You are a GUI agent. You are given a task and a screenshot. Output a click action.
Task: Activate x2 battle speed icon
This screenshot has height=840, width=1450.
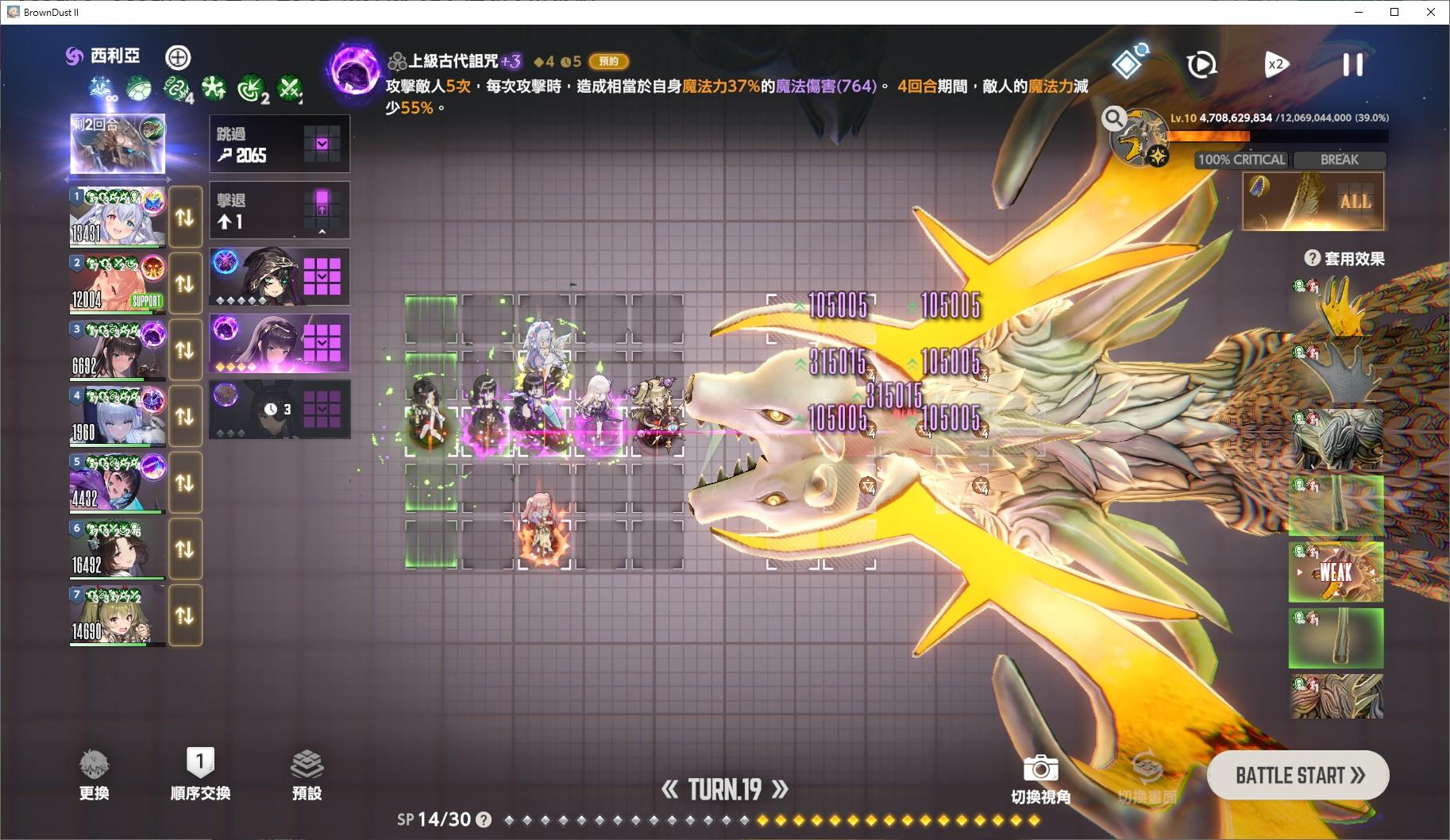point(1277,65)
